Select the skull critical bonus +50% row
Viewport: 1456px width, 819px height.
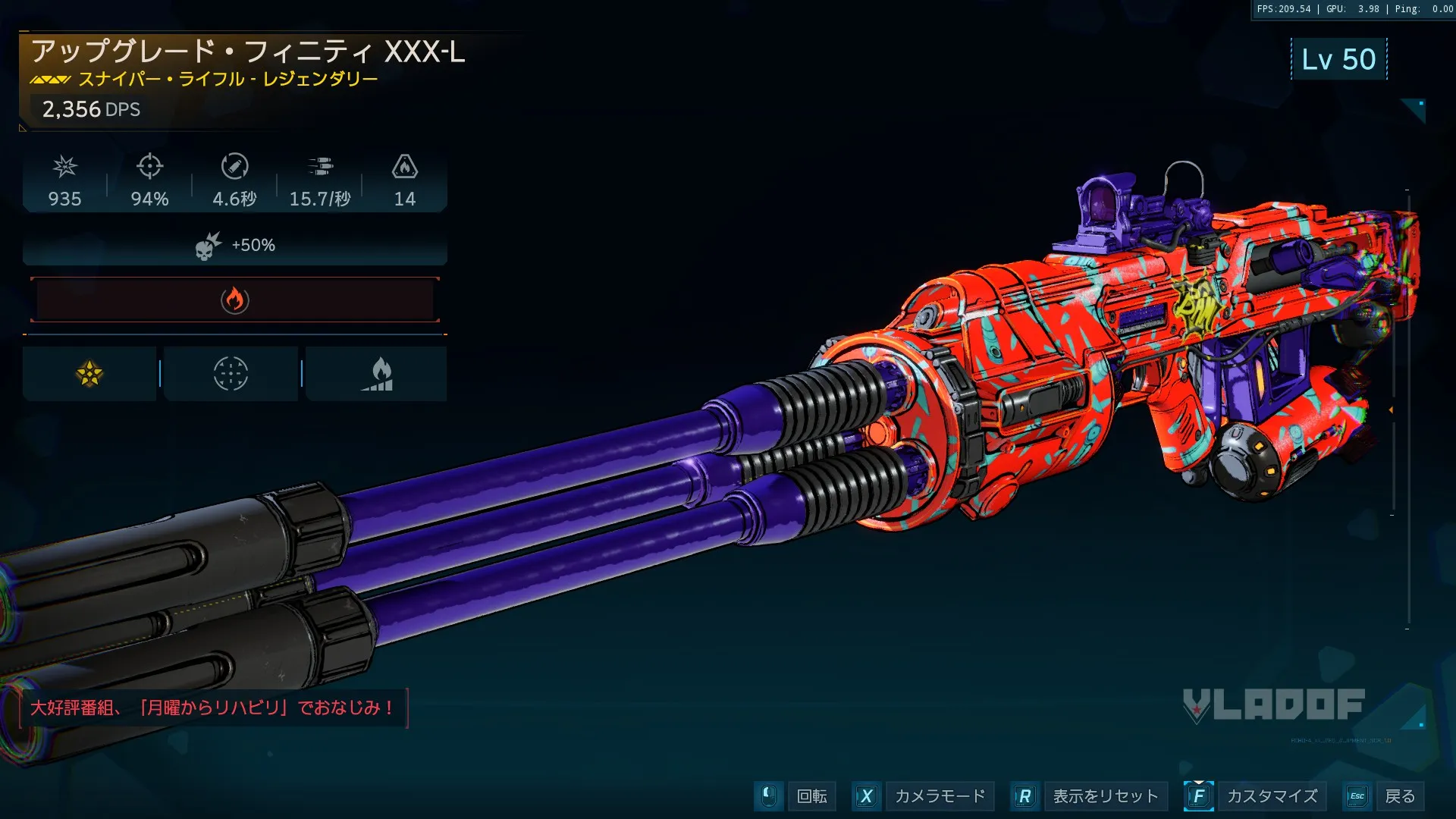(235, 246)
